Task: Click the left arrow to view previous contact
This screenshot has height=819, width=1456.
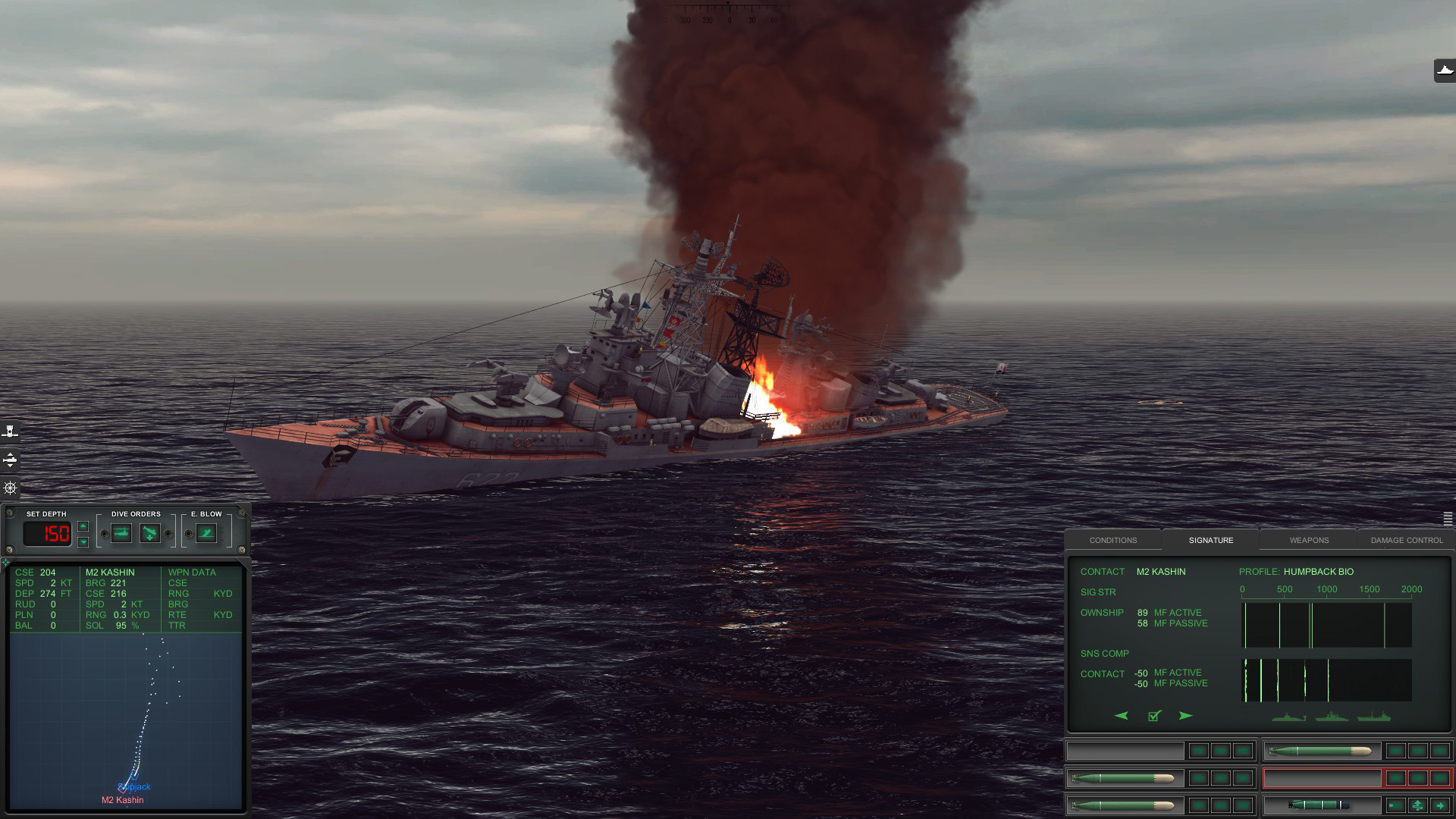Action: click(1121, 716)
